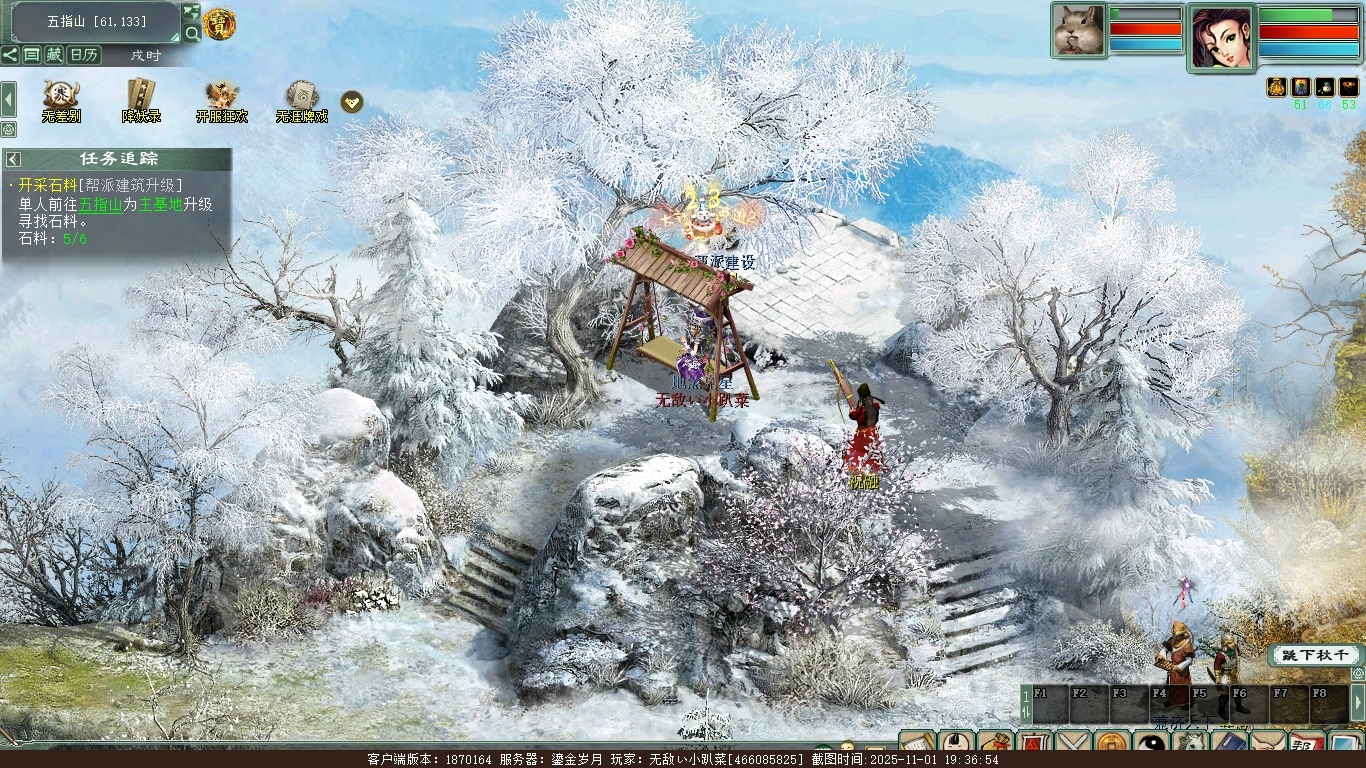
Task: Open the 无涯牌戏 card game event
Action: click(x=301, y=101)
